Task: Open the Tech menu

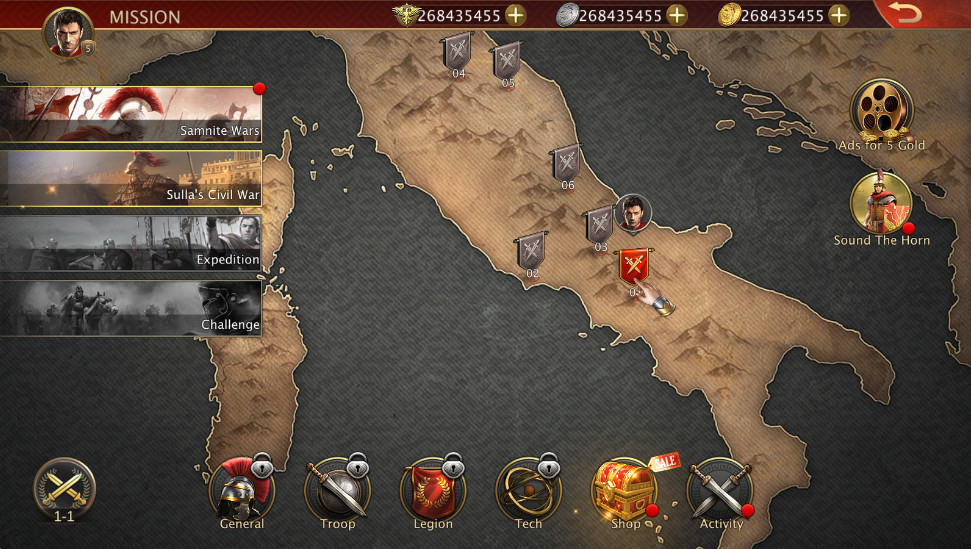Action: (x=528, y=492)
